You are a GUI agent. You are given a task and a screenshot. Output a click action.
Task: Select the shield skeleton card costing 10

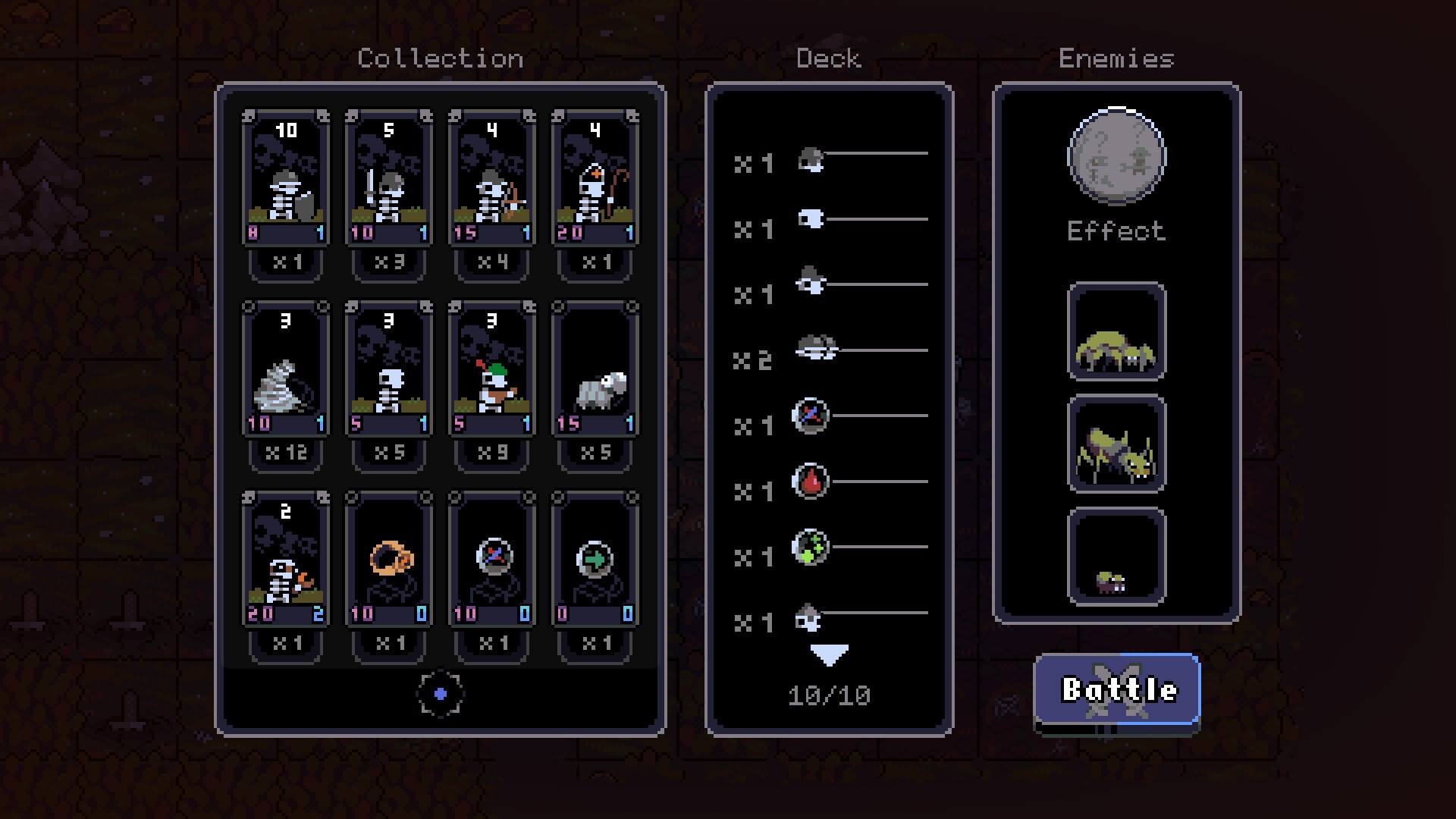click(x=286, y=179)
